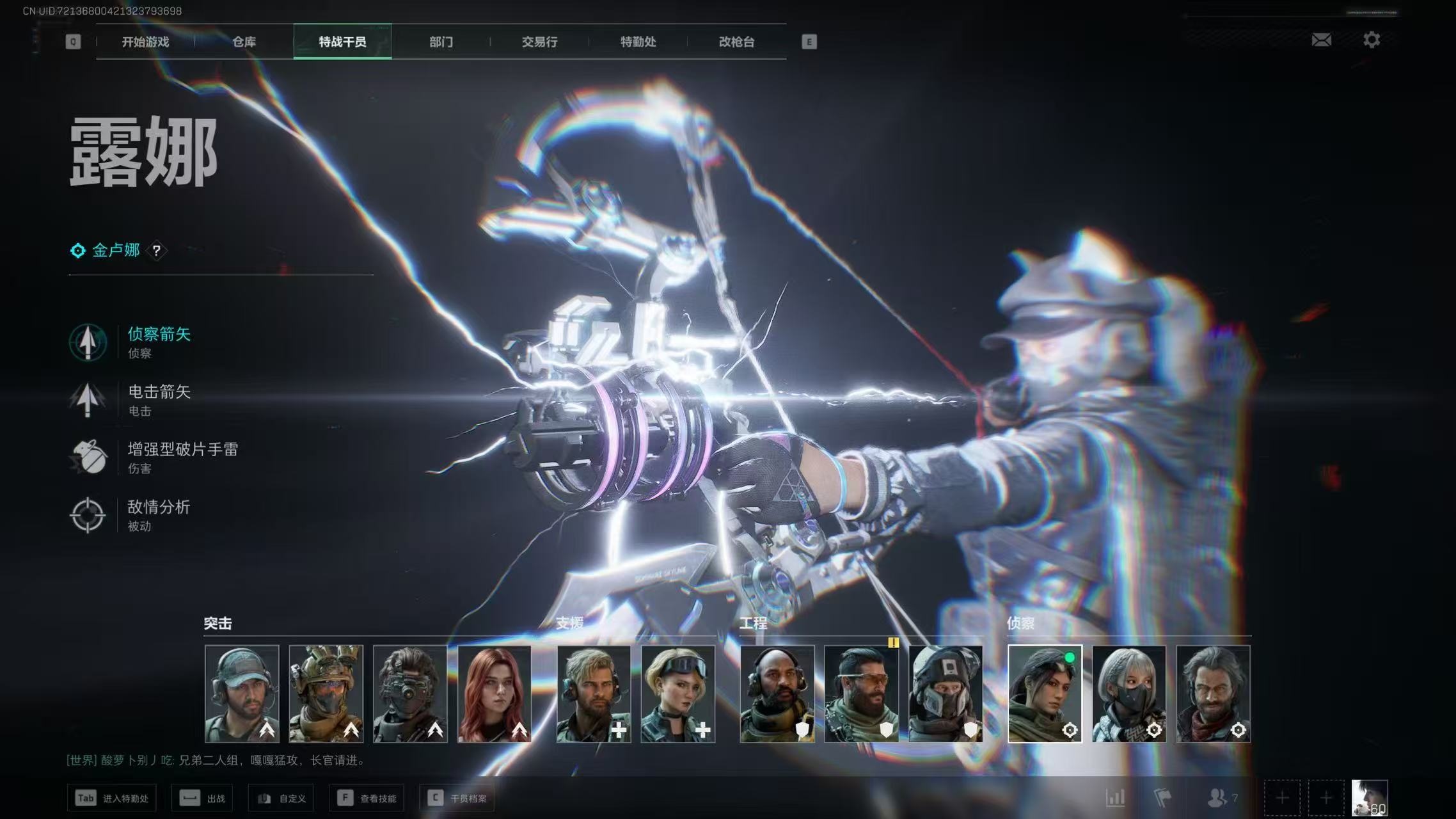This screenshot has height=819, width=1456.
Task: Select the 侦察箭矢 skill
Action: [159, 341]
